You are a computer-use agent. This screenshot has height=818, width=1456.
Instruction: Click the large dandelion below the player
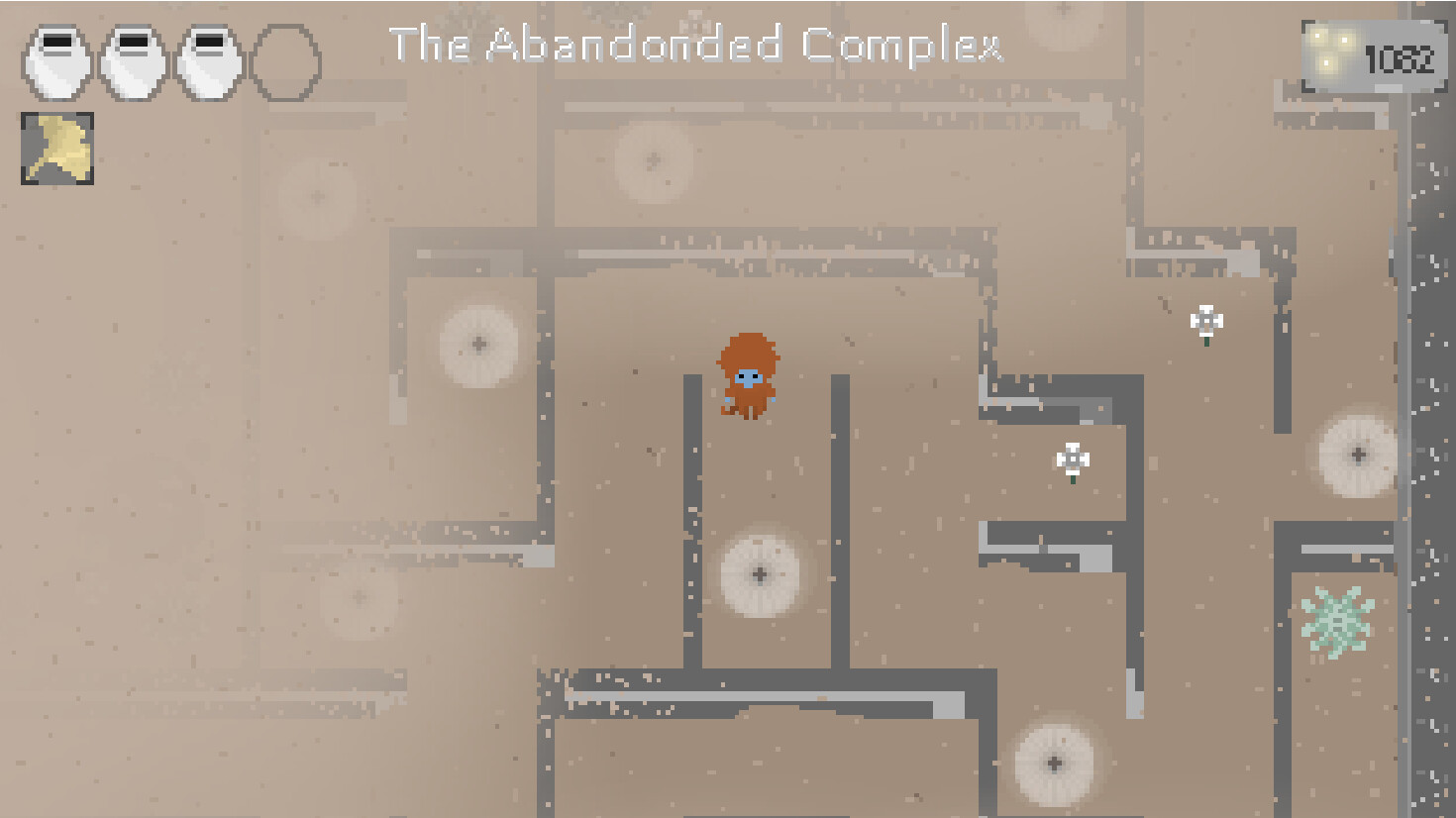pyautogui.click(x=759, y=574)
